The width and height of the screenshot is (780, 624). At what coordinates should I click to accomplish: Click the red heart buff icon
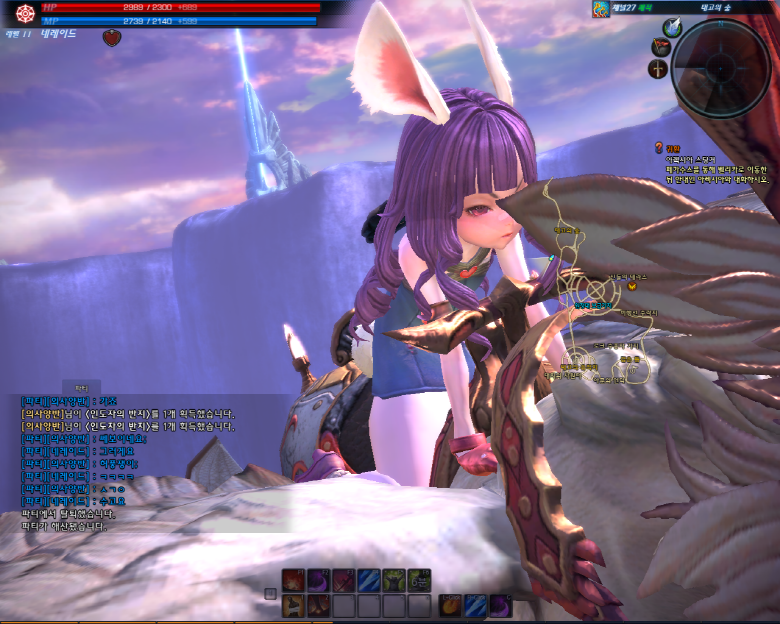[111, 37]
